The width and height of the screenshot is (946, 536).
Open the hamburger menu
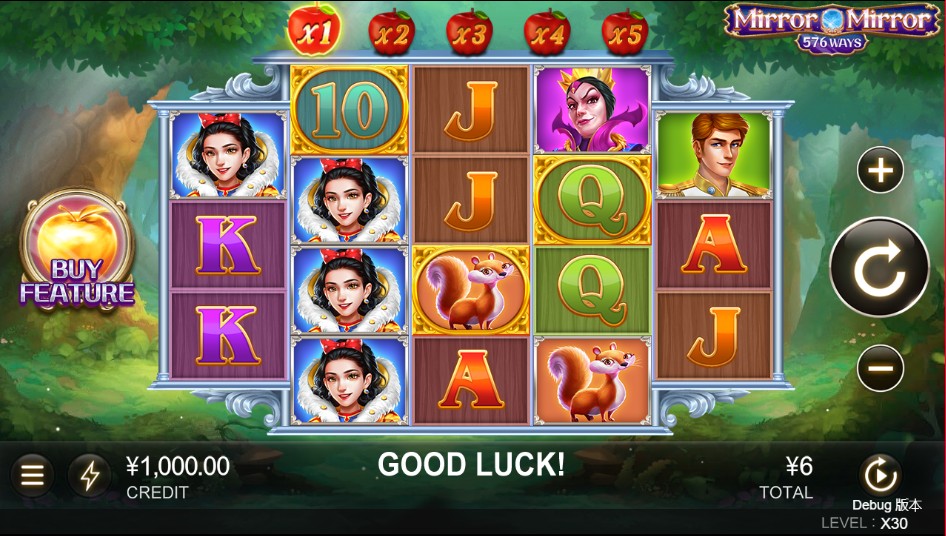(x=33, y=475)
